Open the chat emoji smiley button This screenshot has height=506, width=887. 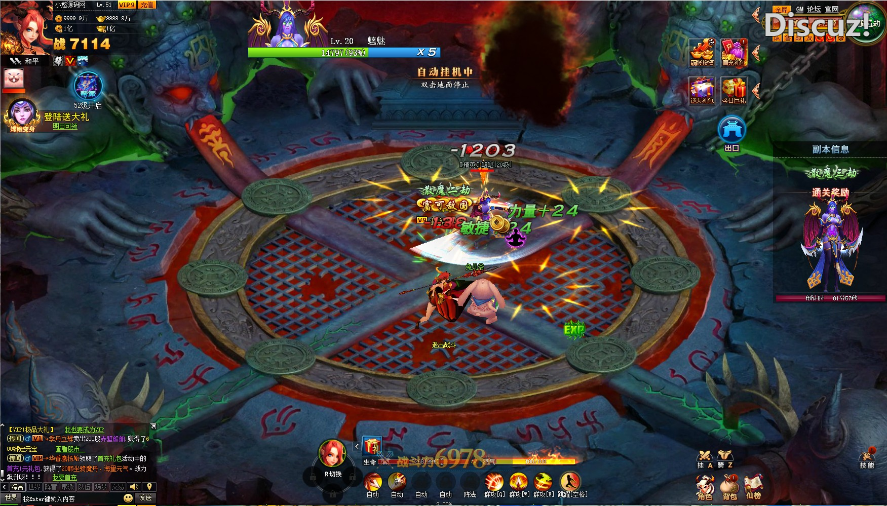click(x=128, y=497)
